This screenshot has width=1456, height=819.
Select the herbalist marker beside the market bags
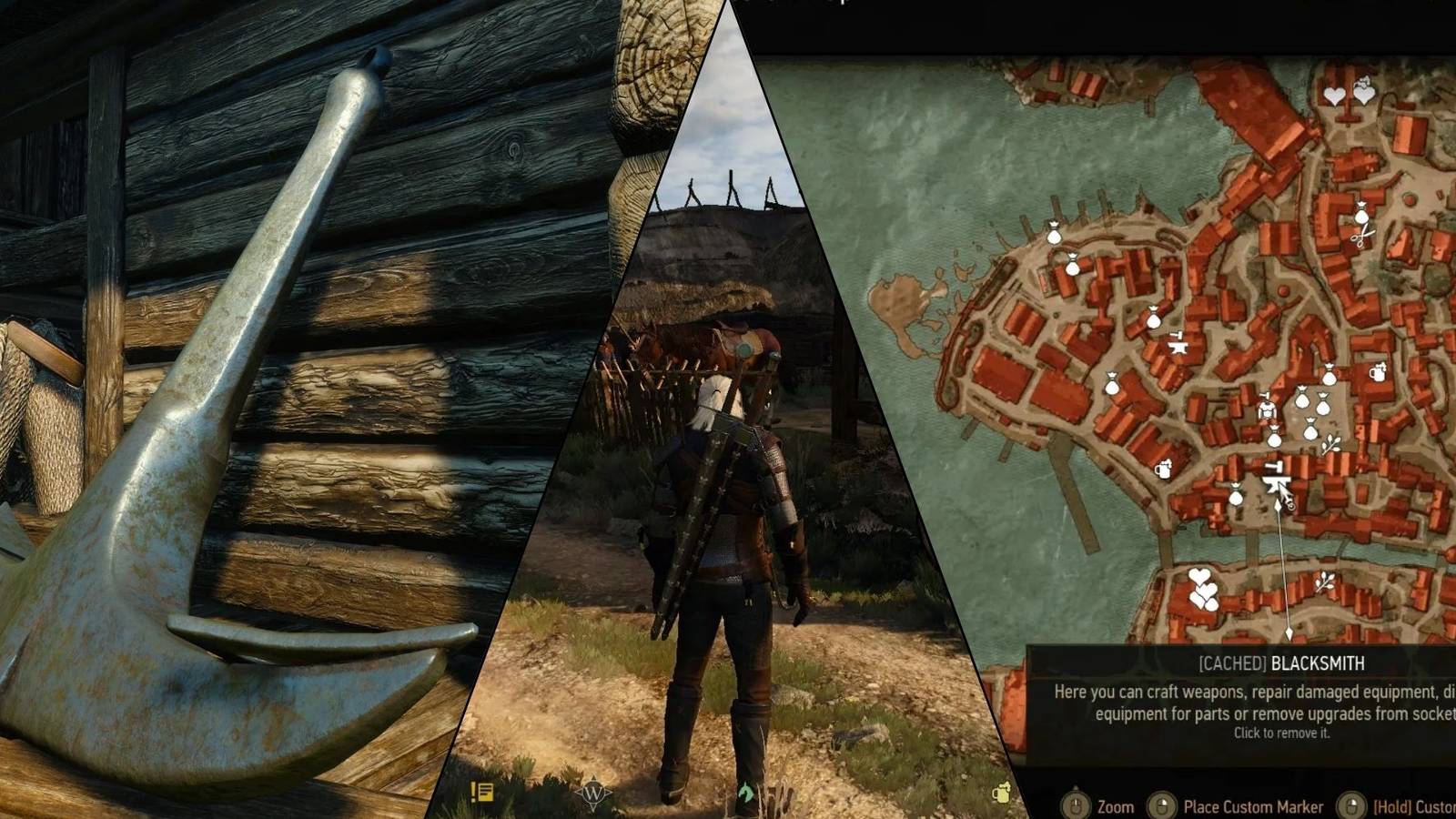1331,445
